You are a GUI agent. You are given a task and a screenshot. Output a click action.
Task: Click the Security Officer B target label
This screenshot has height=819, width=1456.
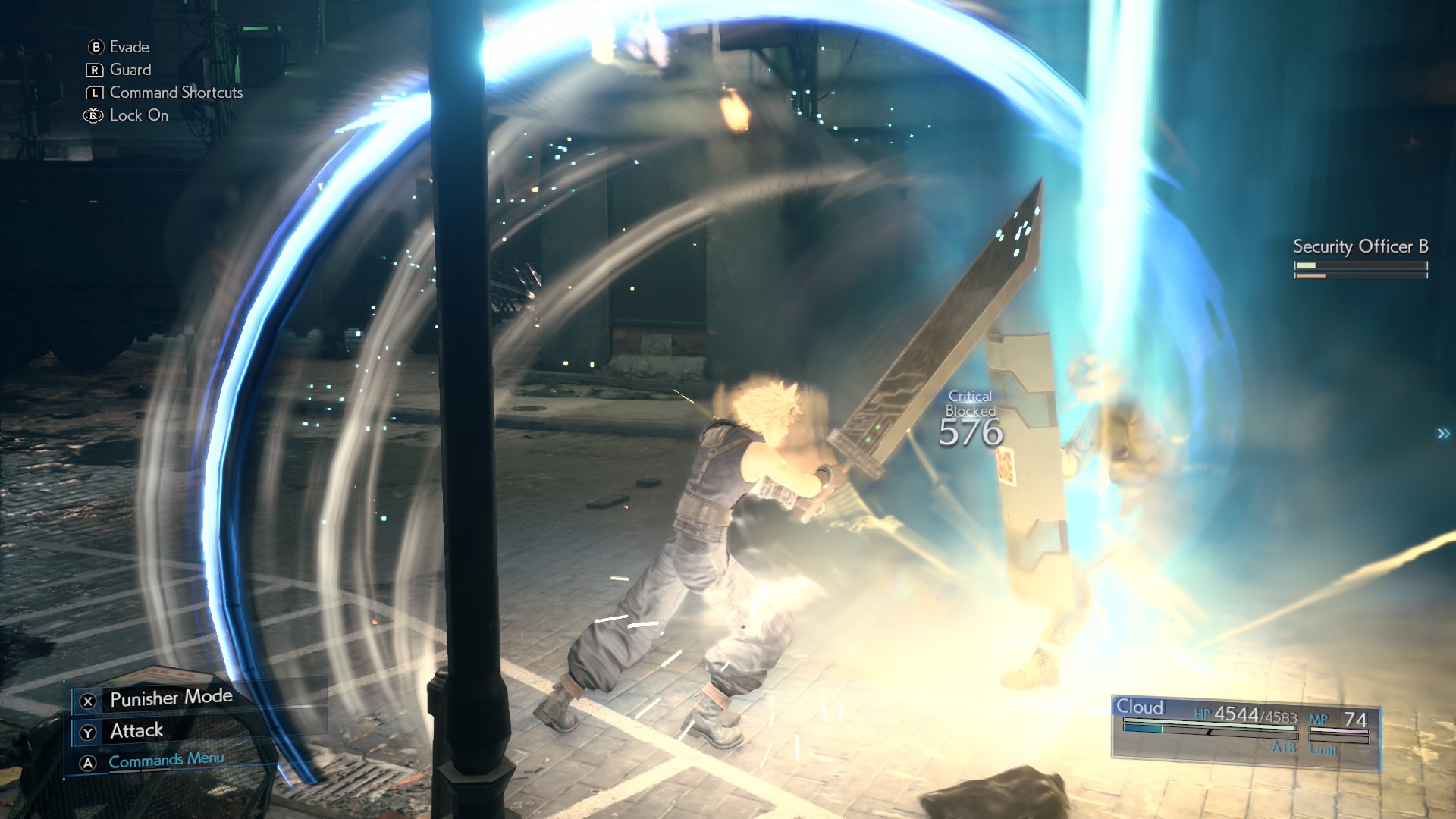[x=1360, y=247]
